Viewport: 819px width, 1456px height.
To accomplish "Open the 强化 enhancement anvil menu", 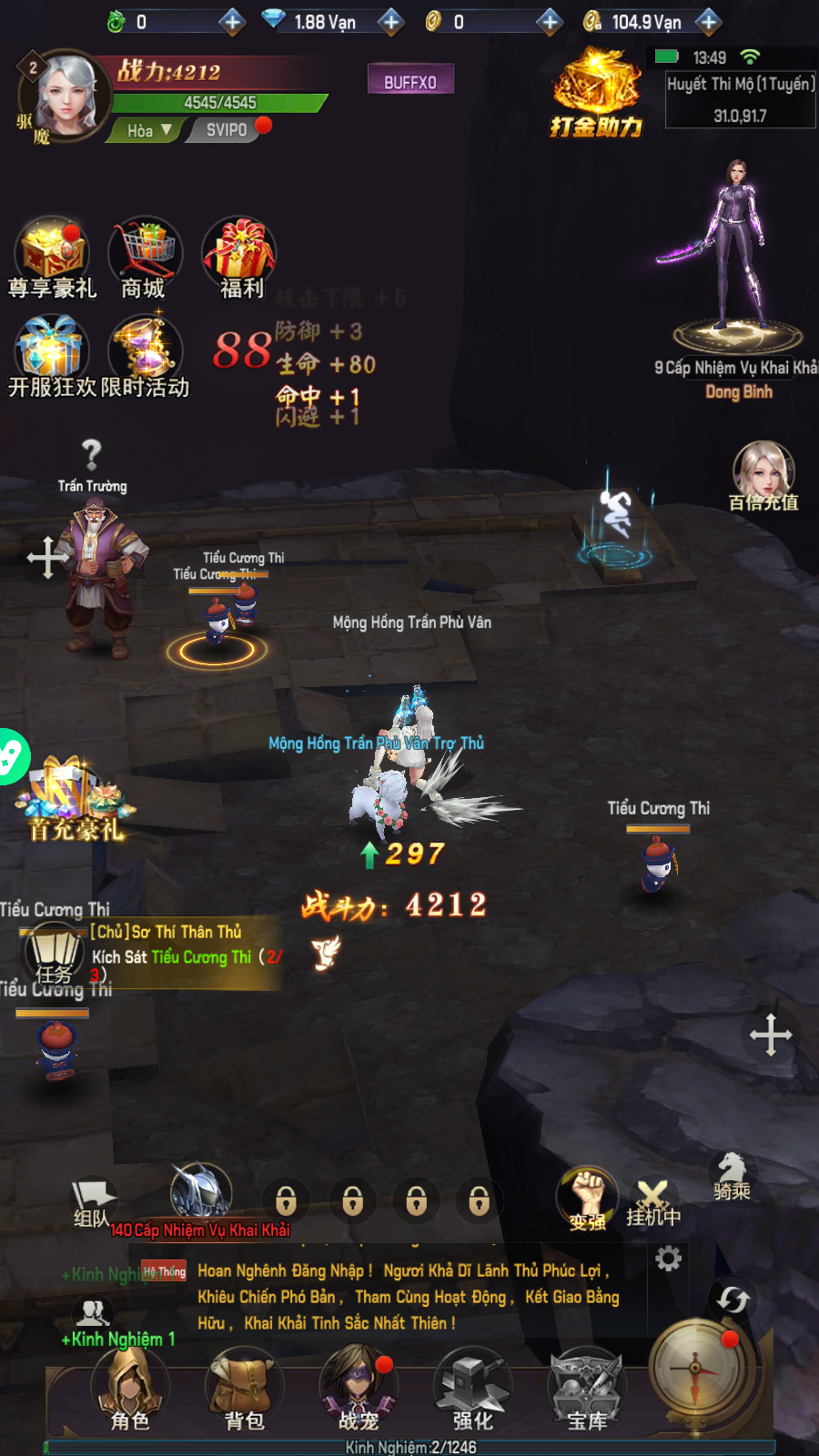I will pos(472,1388).
